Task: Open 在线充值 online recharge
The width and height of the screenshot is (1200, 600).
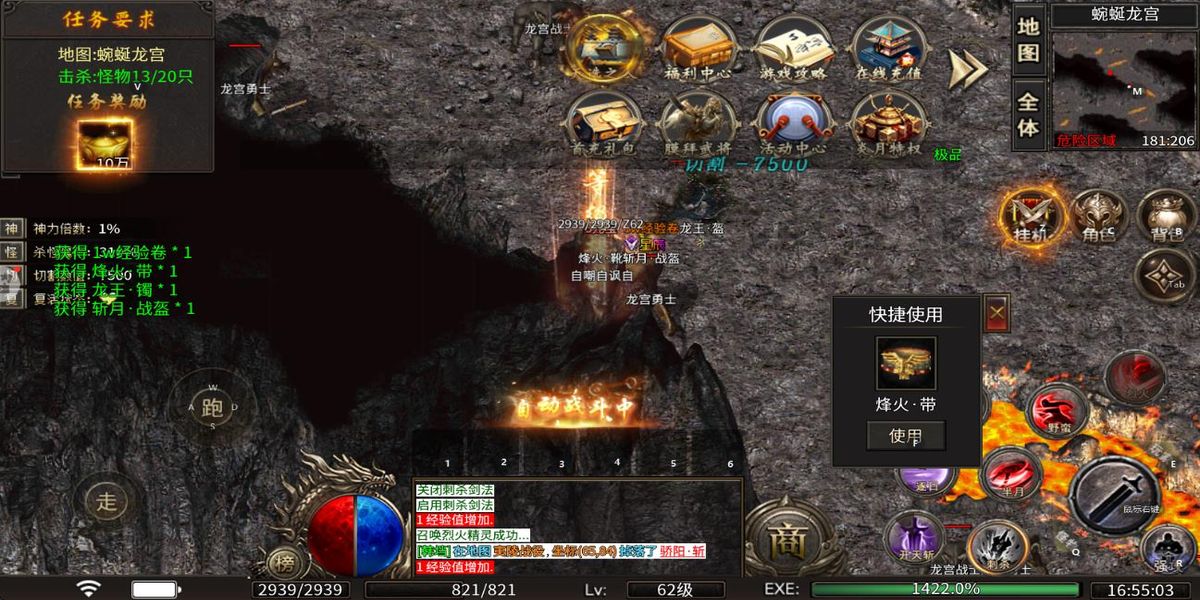Action: (x=886, y=47)
